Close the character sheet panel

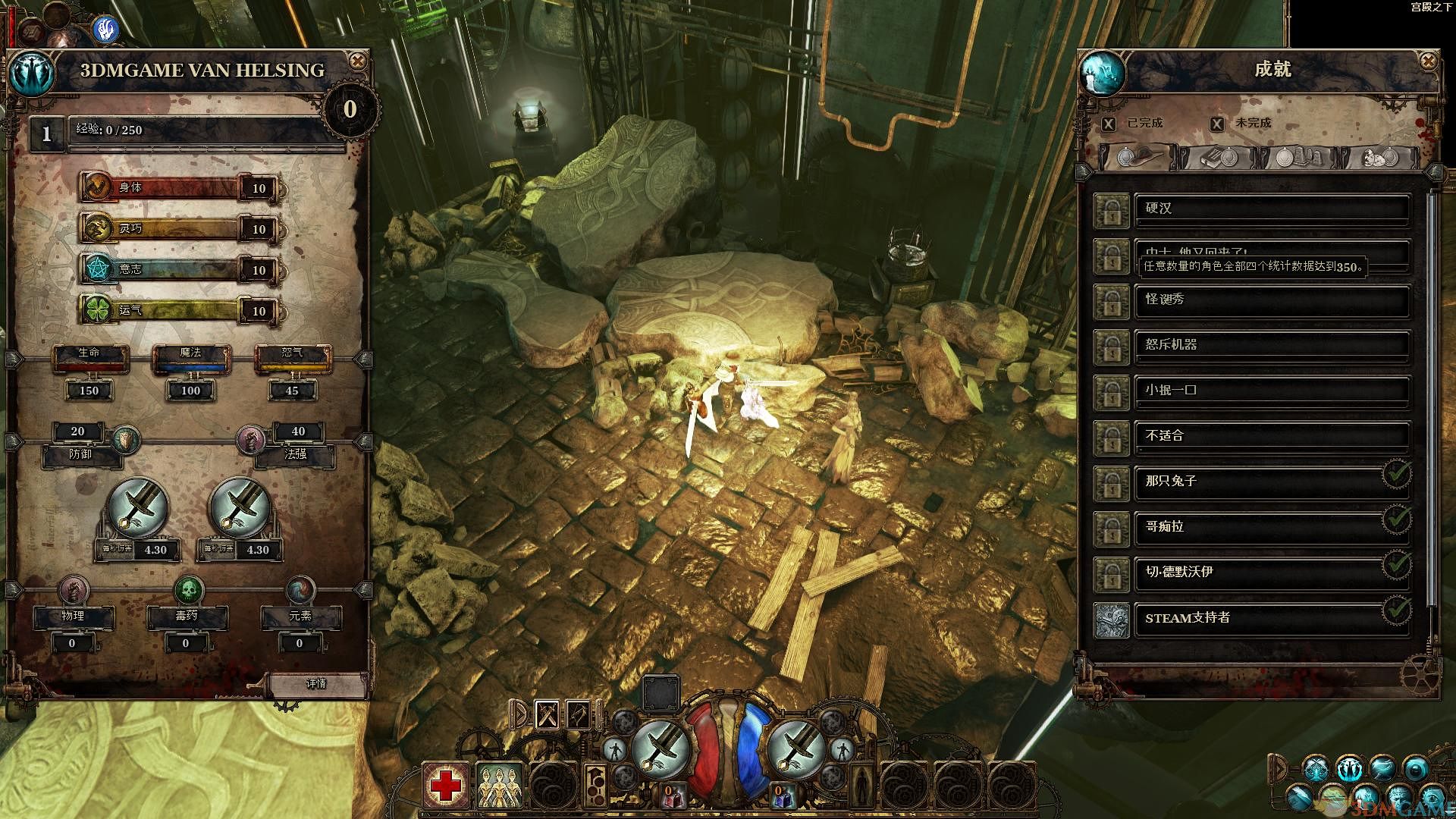point(357,61)
